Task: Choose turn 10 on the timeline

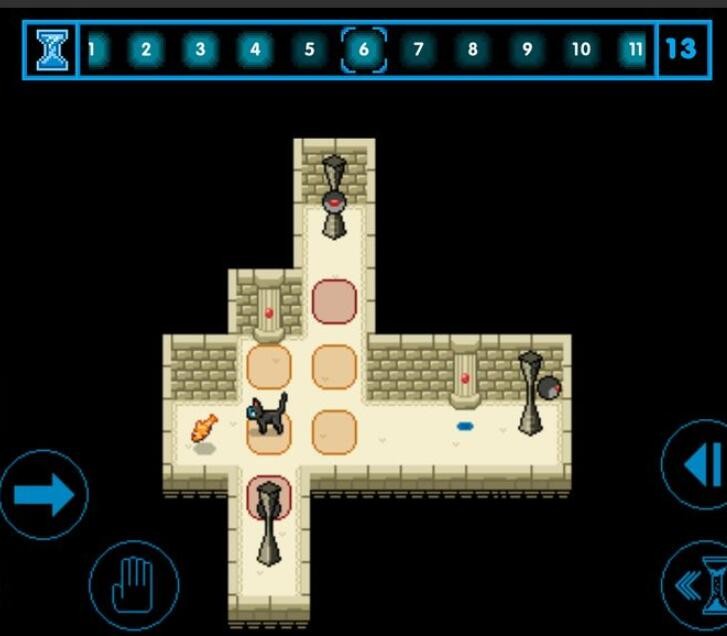Action: 581,49
